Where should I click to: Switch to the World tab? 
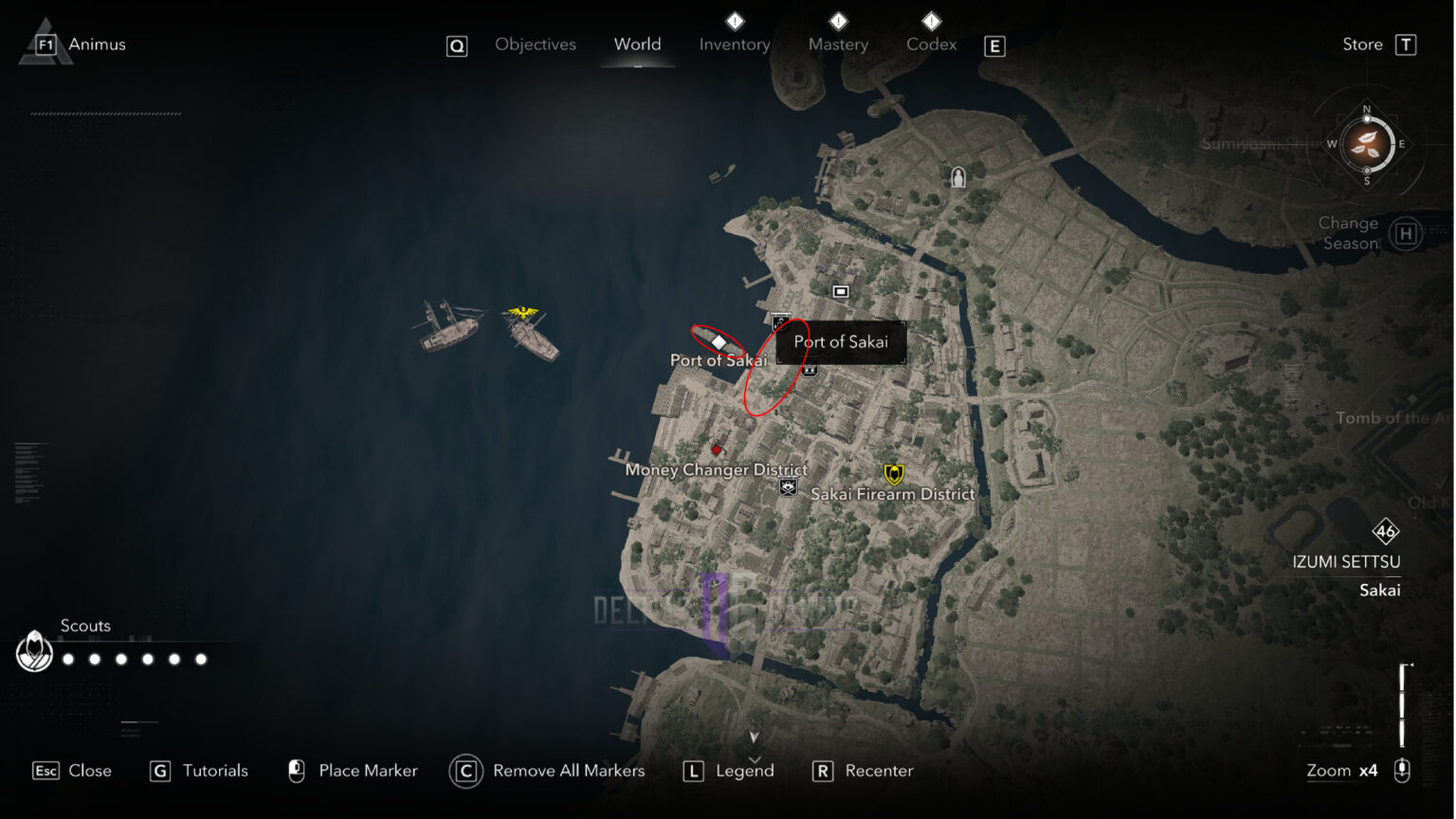(x=637, y=44)
